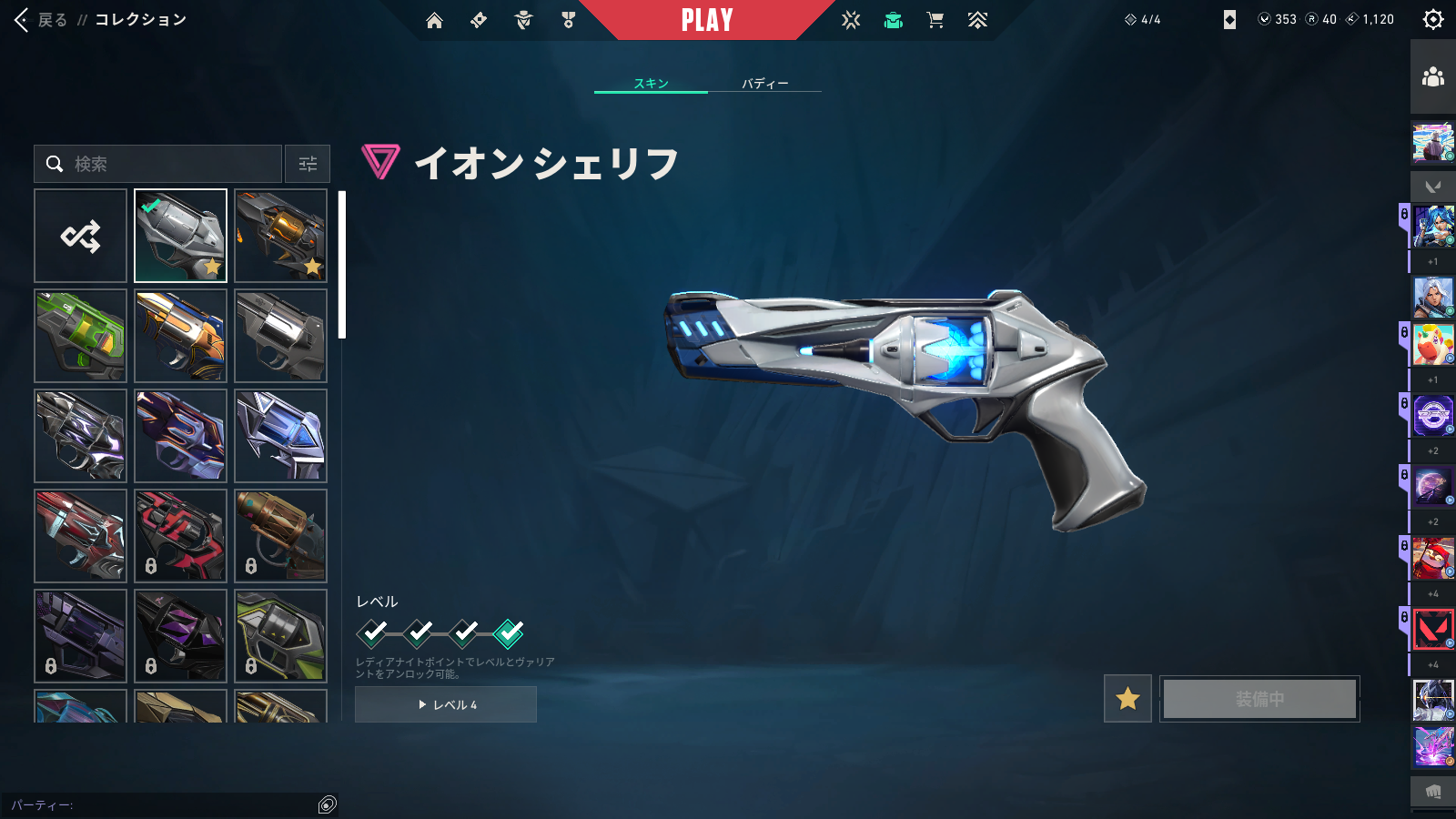Screen dimensions: 1456x819
Task: Select the スキン tab
Action: tap(651, 83)
